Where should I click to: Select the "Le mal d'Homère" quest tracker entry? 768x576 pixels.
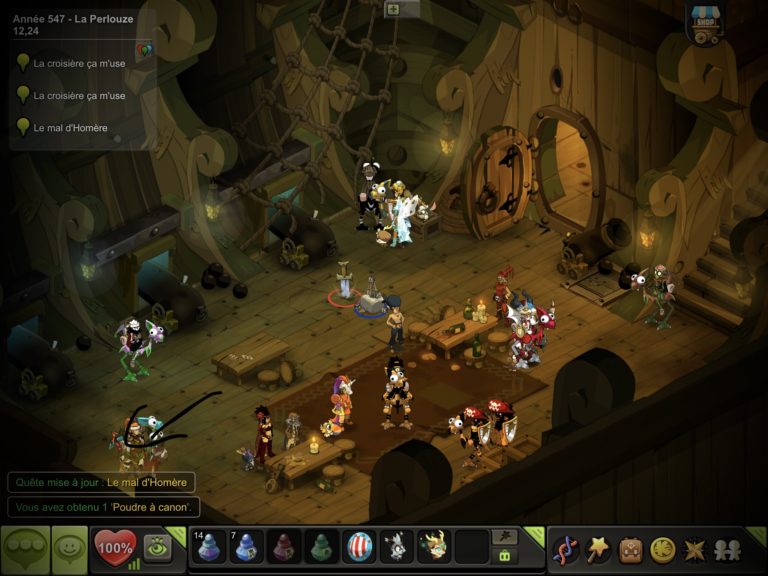coord(70,127)
